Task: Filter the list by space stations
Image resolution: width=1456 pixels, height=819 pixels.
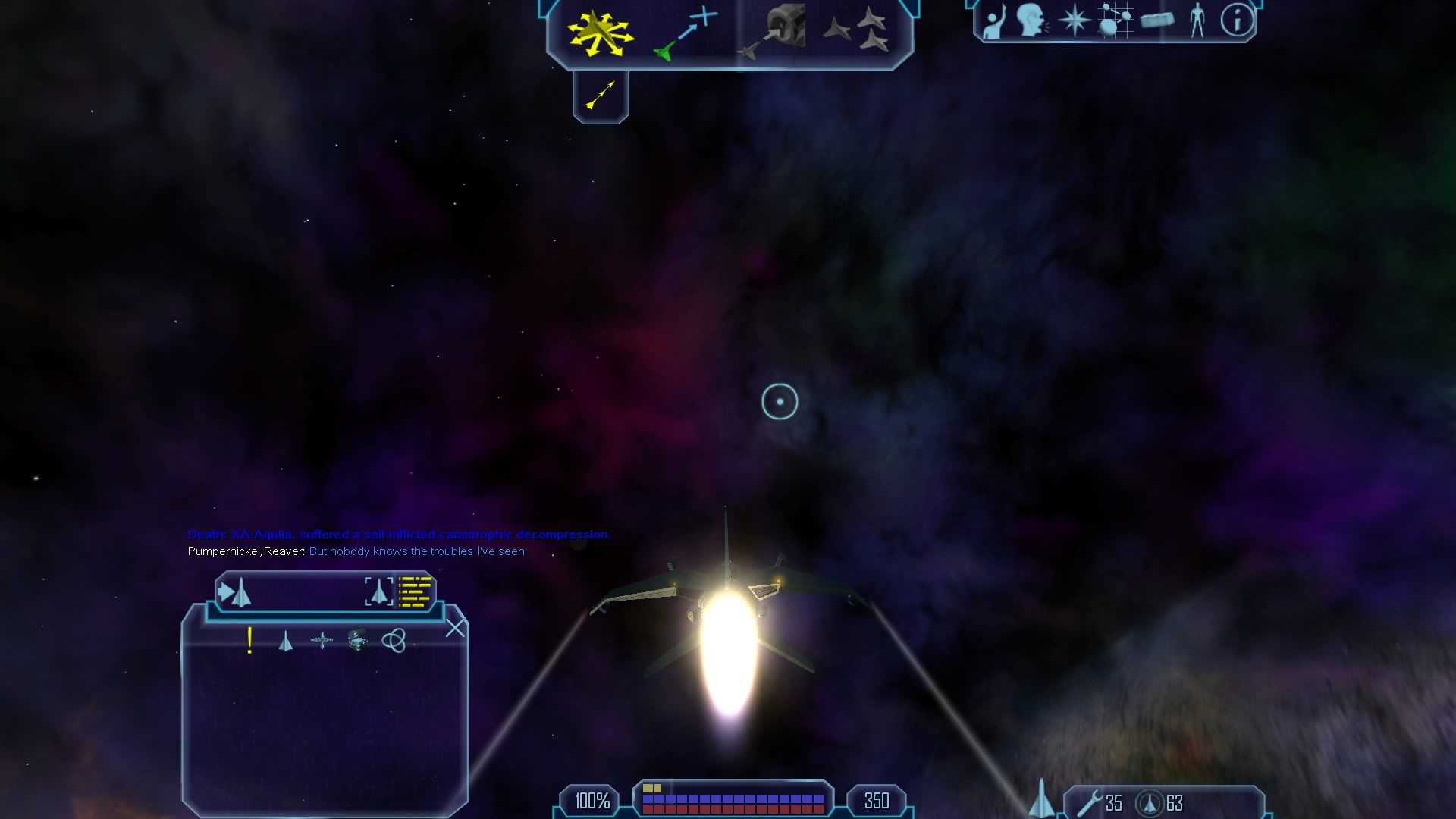Action: [322, 641]
